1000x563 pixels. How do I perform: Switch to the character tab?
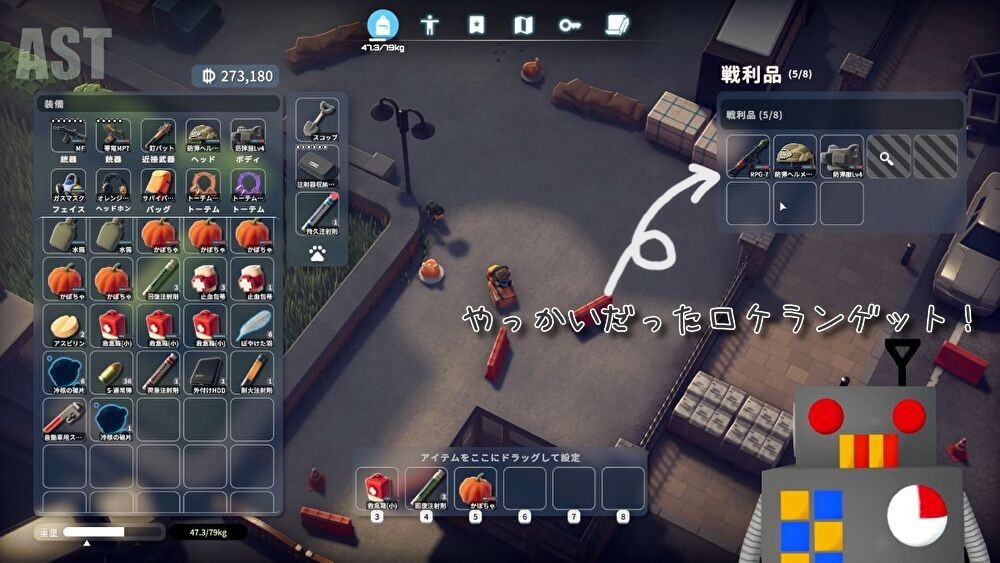(x=430, y=25)
